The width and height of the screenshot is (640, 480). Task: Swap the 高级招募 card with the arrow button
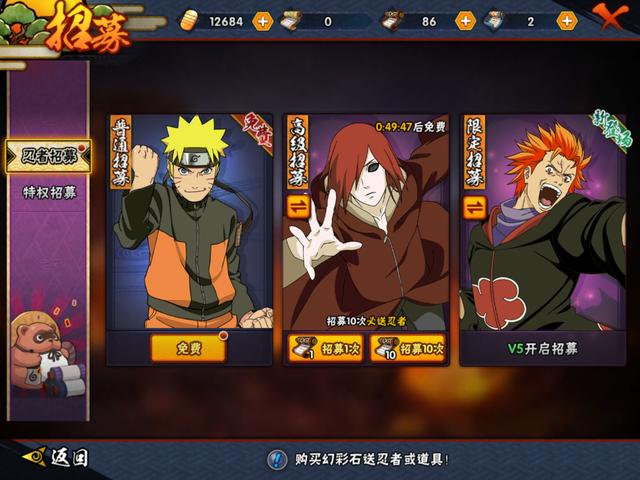(299, 206)
